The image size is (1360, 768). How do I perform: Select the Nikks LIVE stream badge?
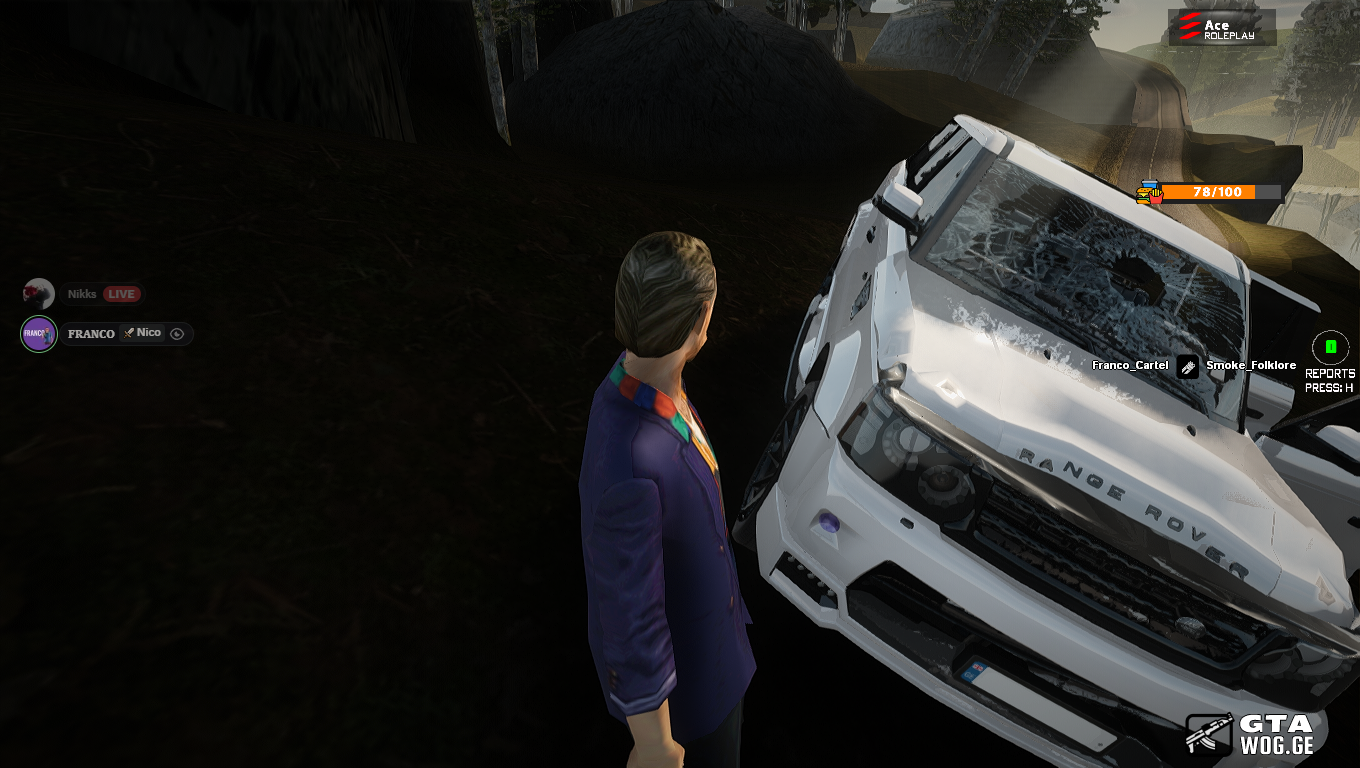(x=121, y=294)
